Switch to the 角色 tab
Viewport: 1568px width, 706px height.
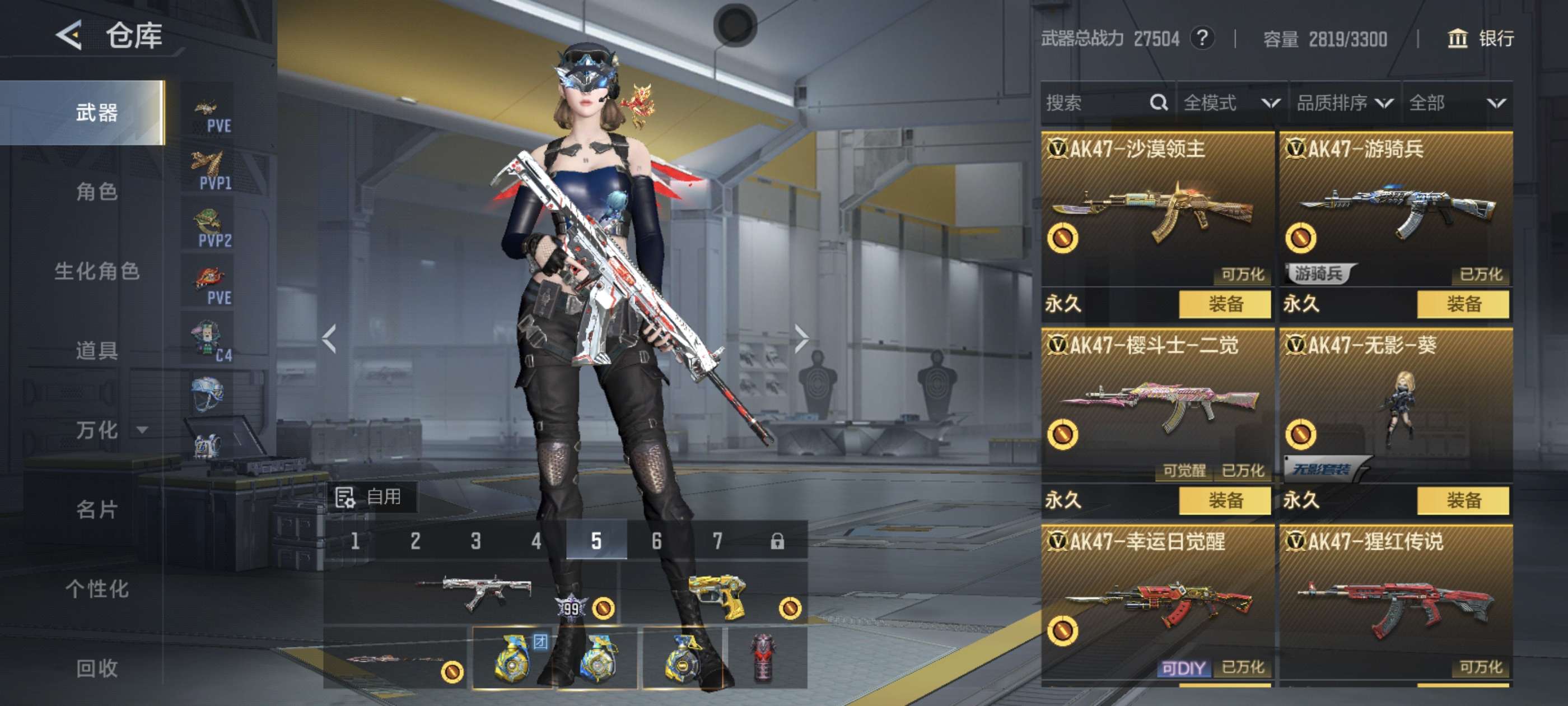[97, 192]
